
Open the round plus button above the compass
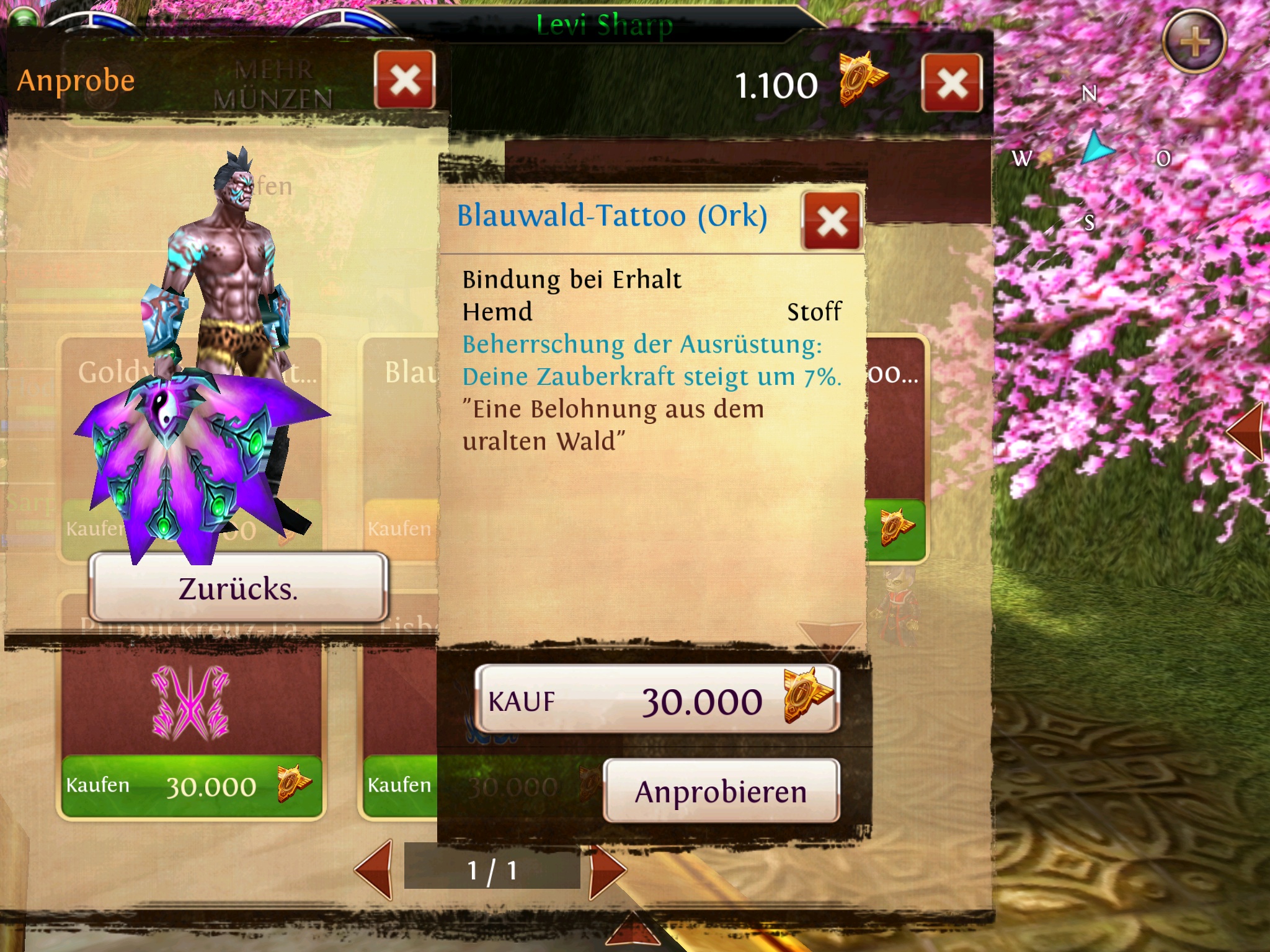(x=1194, y=42)
